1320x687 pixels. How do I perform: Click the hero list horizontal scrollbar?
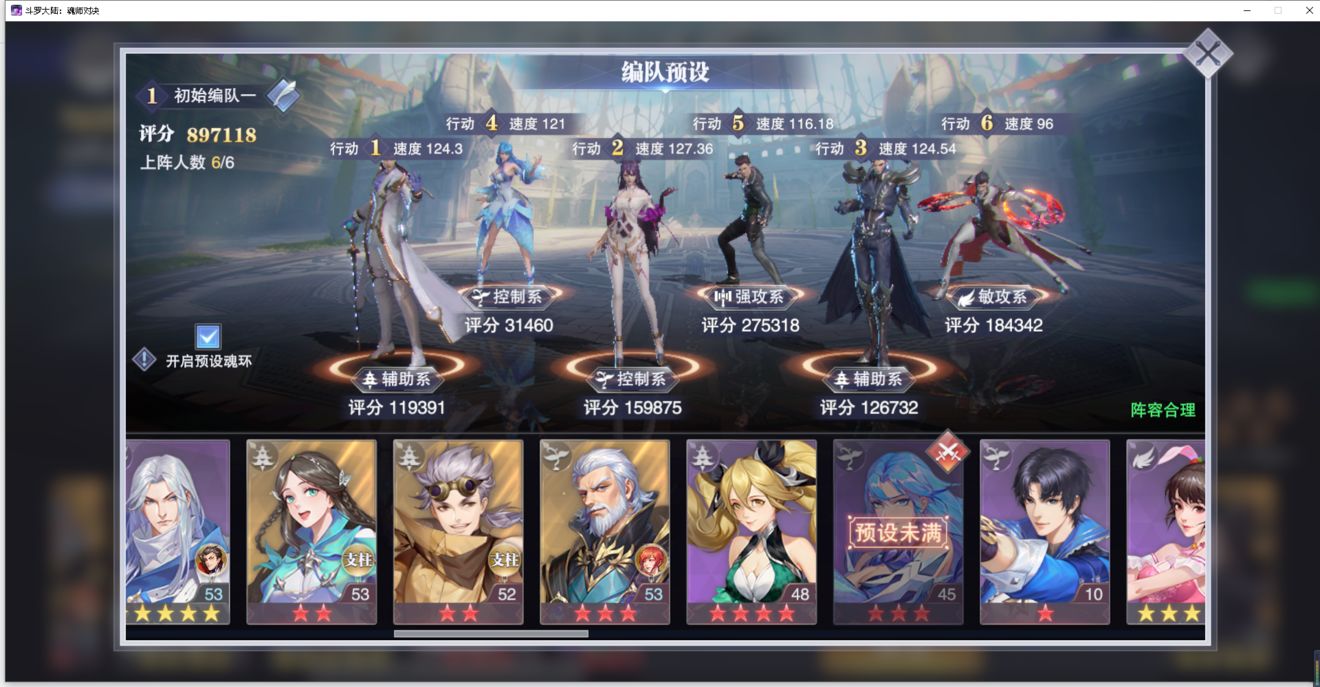[x=490, y=633]
